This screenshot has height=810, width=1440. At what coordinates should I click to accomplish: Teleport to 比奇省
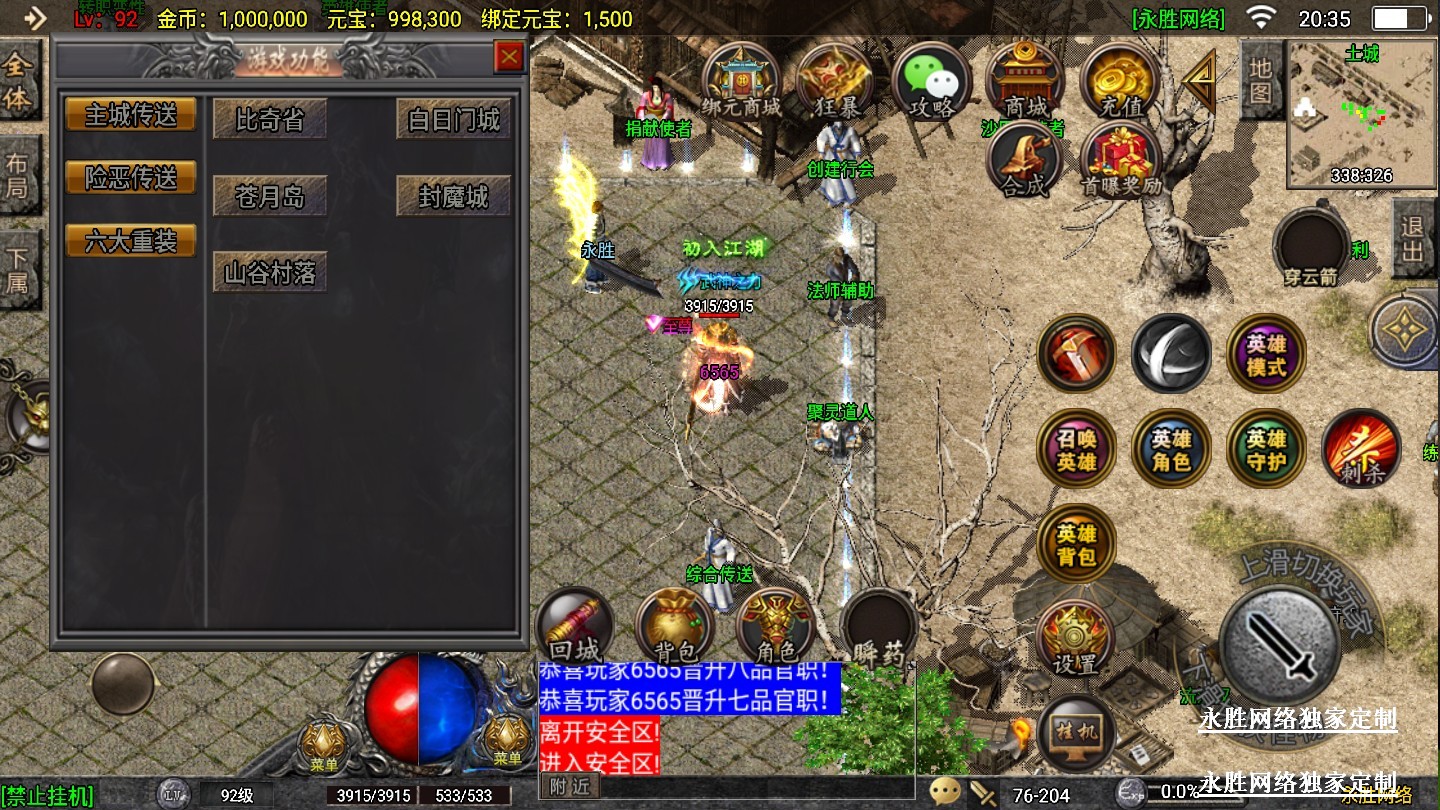pos(270,120)
